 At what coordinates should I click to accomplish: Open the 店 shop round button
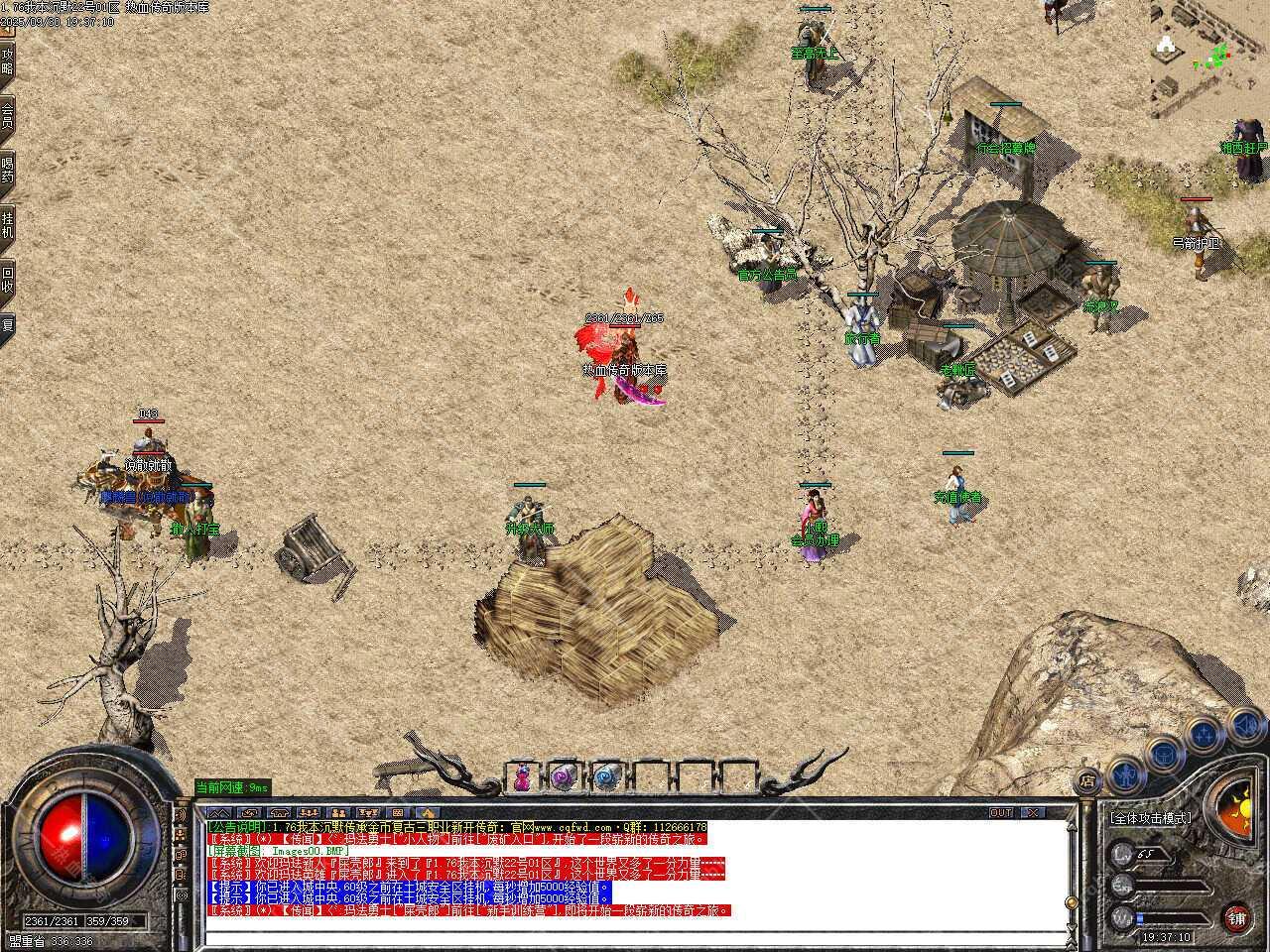(x=1088, y=780)
